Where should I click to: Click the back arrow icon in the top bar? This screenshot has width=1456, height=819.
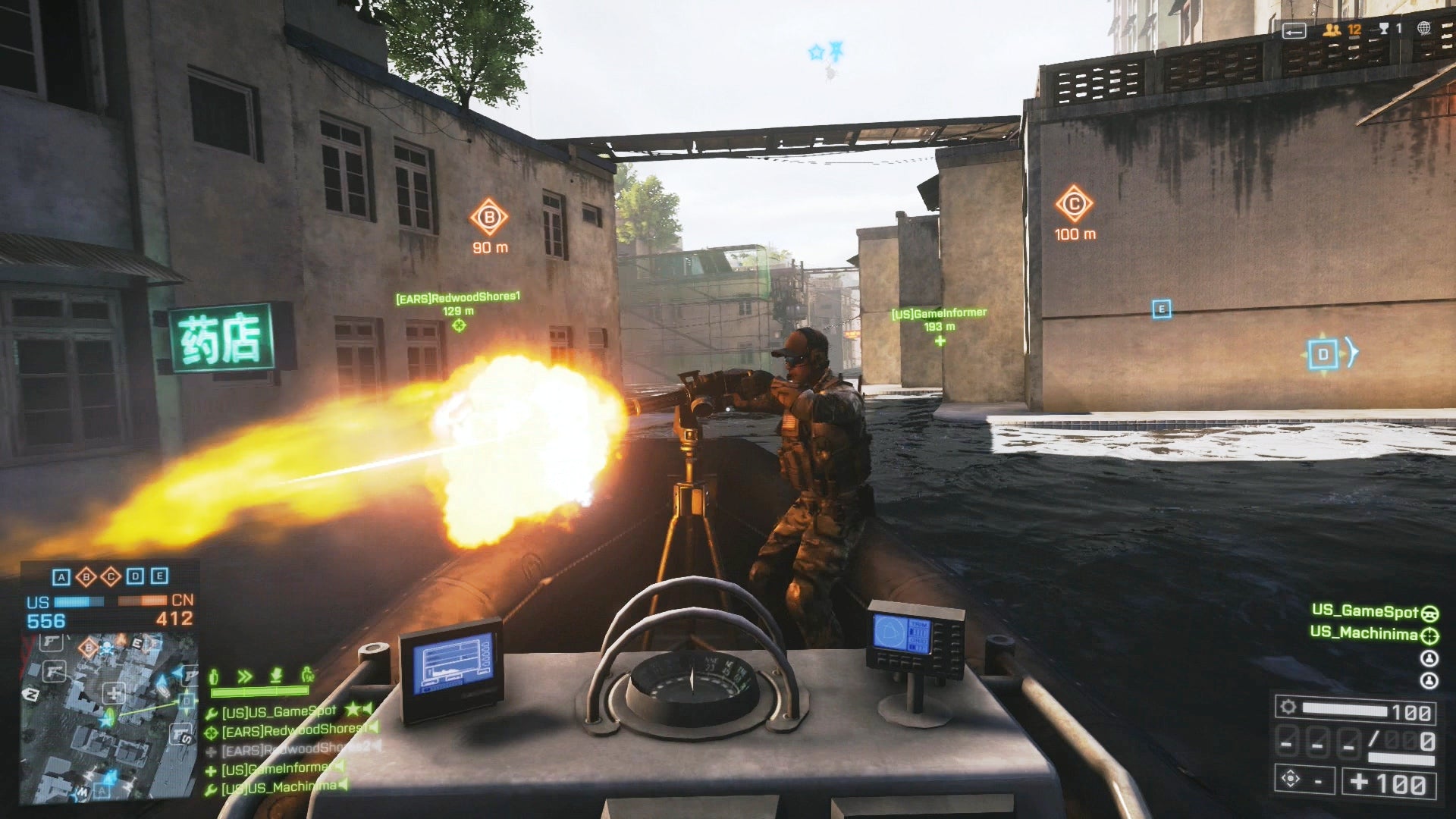(1294, 30)
